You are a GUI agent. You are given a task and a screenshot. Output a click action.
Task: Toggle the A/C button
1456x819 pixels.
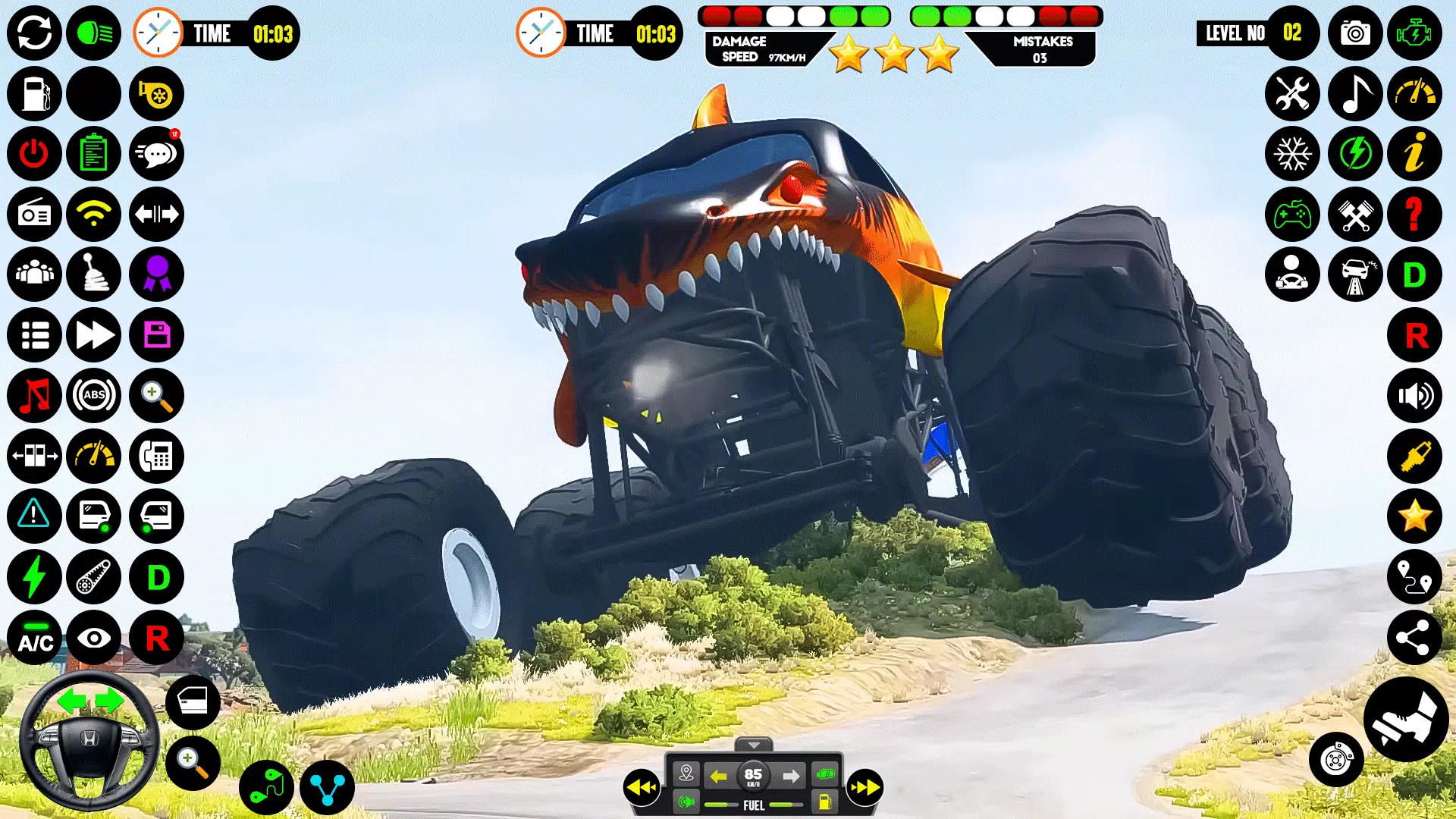[x=34, y=638]
